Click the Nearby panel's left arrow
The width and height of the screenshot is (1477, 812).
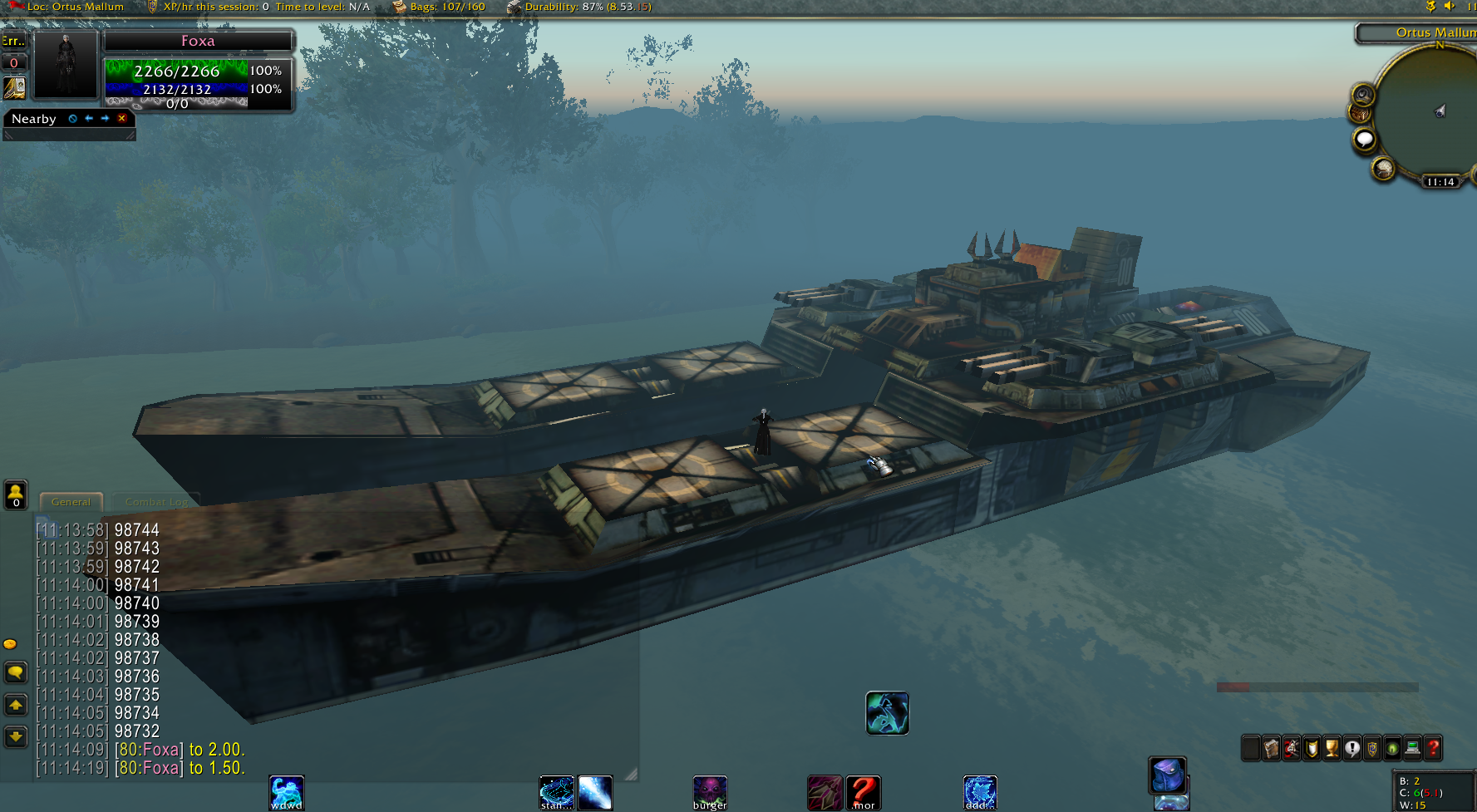pos(89,118)
